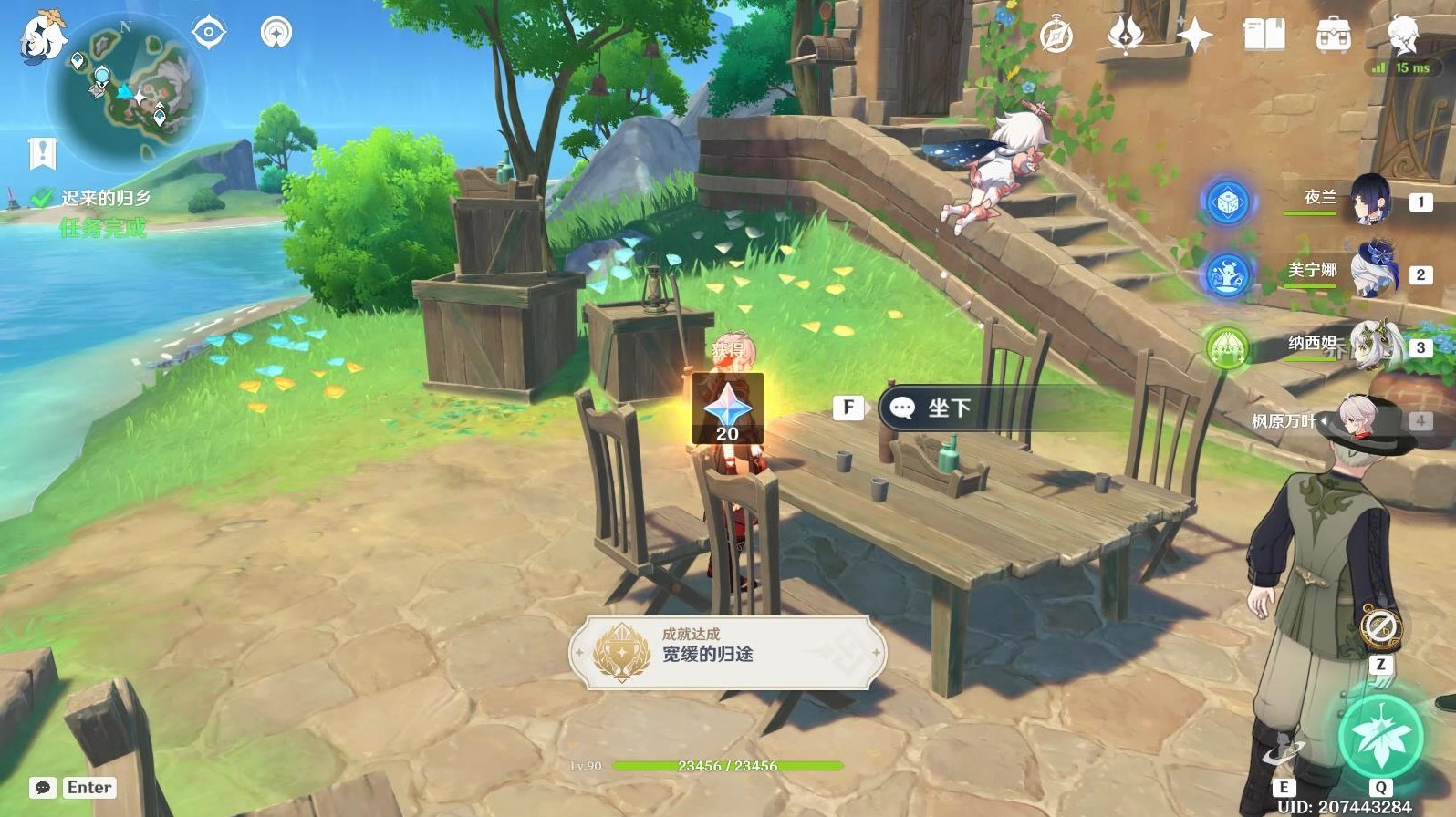This screenshot has height=817, width=1456.
Task: Choose the 坐下 sit-down prompt
Action: click(x=949, y=408)
